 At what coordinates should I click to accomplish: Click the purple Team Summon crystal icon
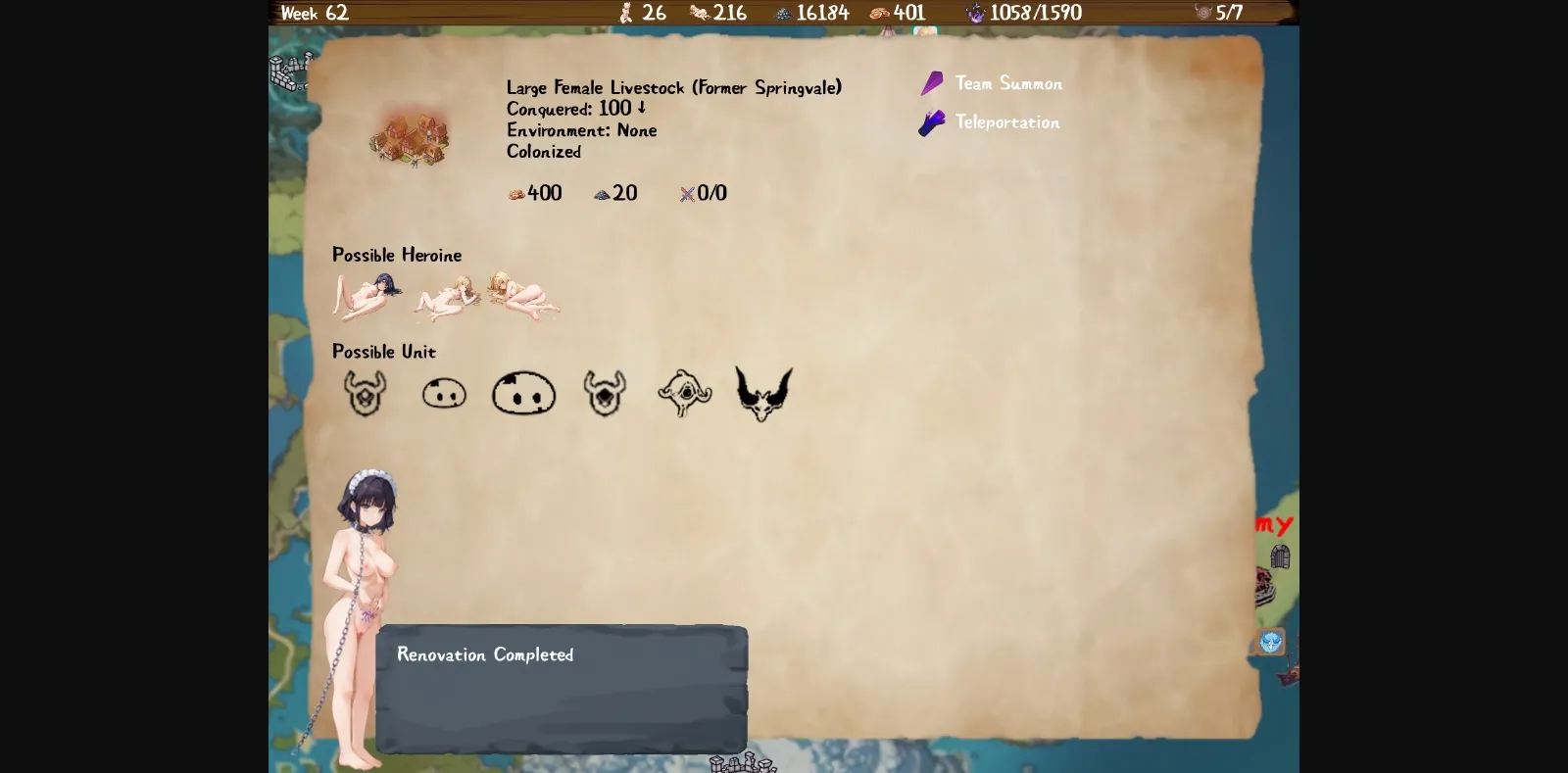tap(933, 83)
